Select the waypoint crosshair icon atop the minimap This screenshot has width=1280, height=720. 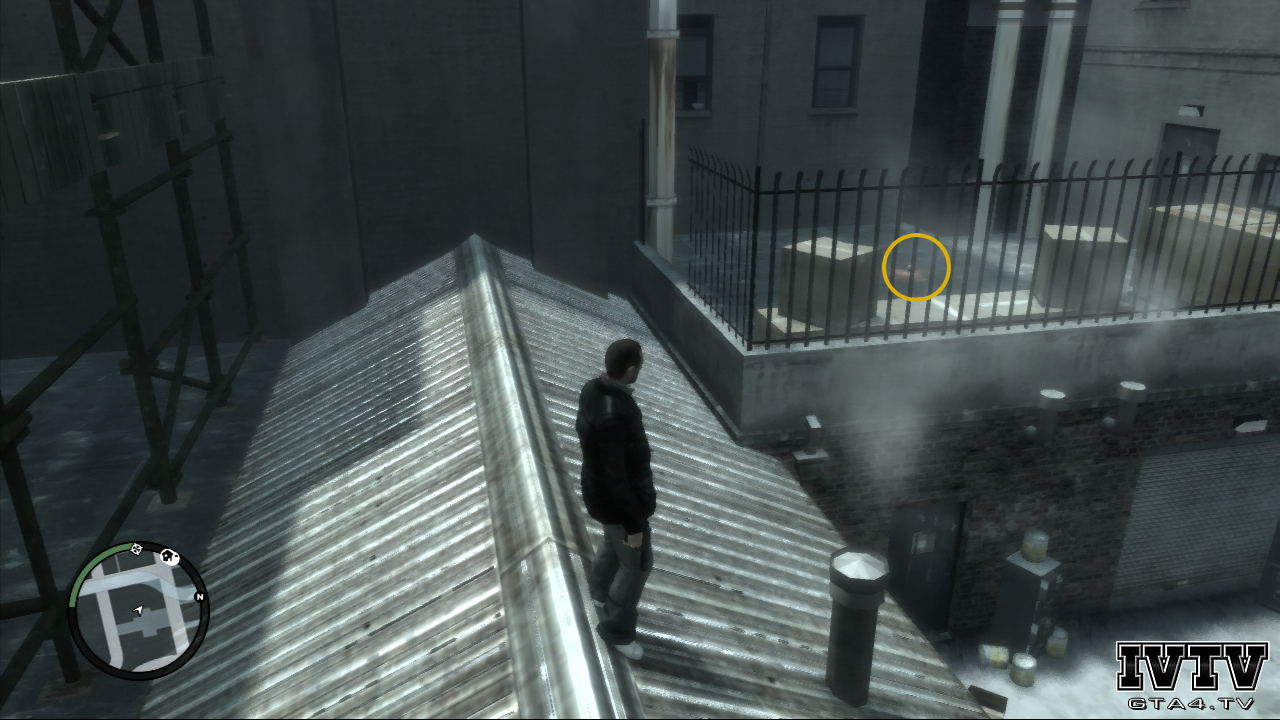coord(136,549)
